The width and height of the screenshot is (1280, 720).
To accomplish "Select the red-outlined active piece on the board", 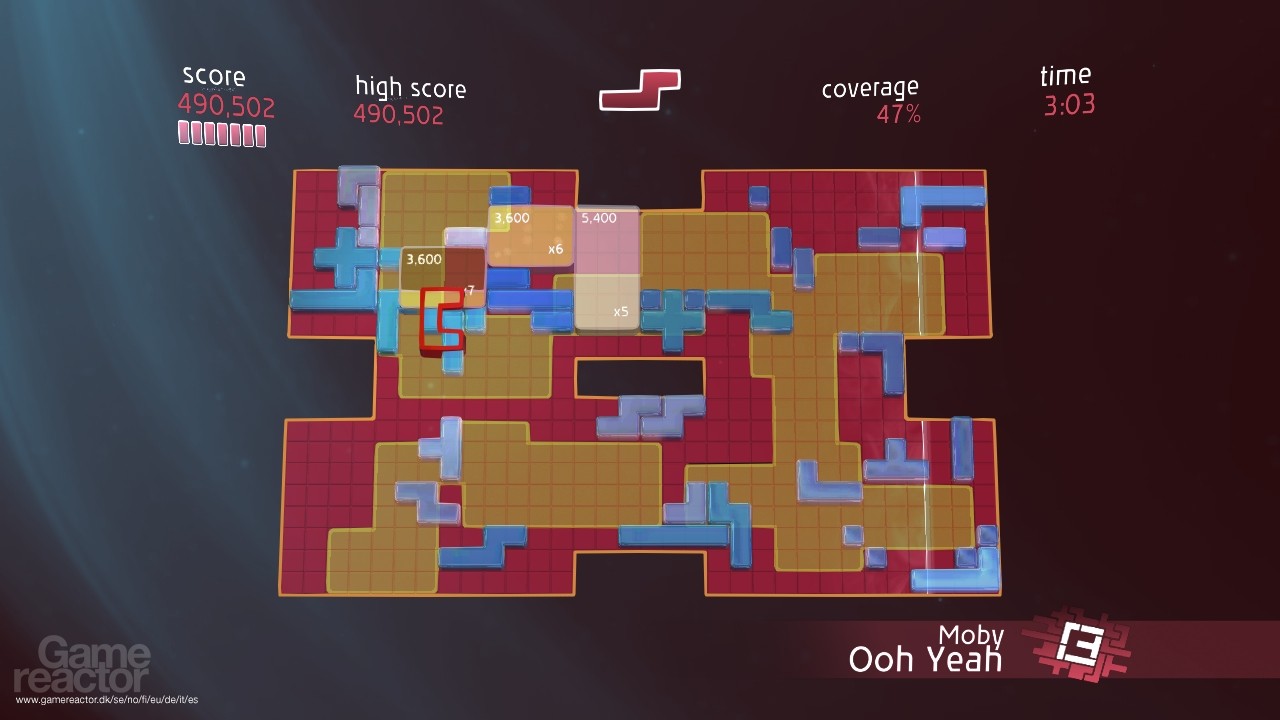I will (441, 321).
